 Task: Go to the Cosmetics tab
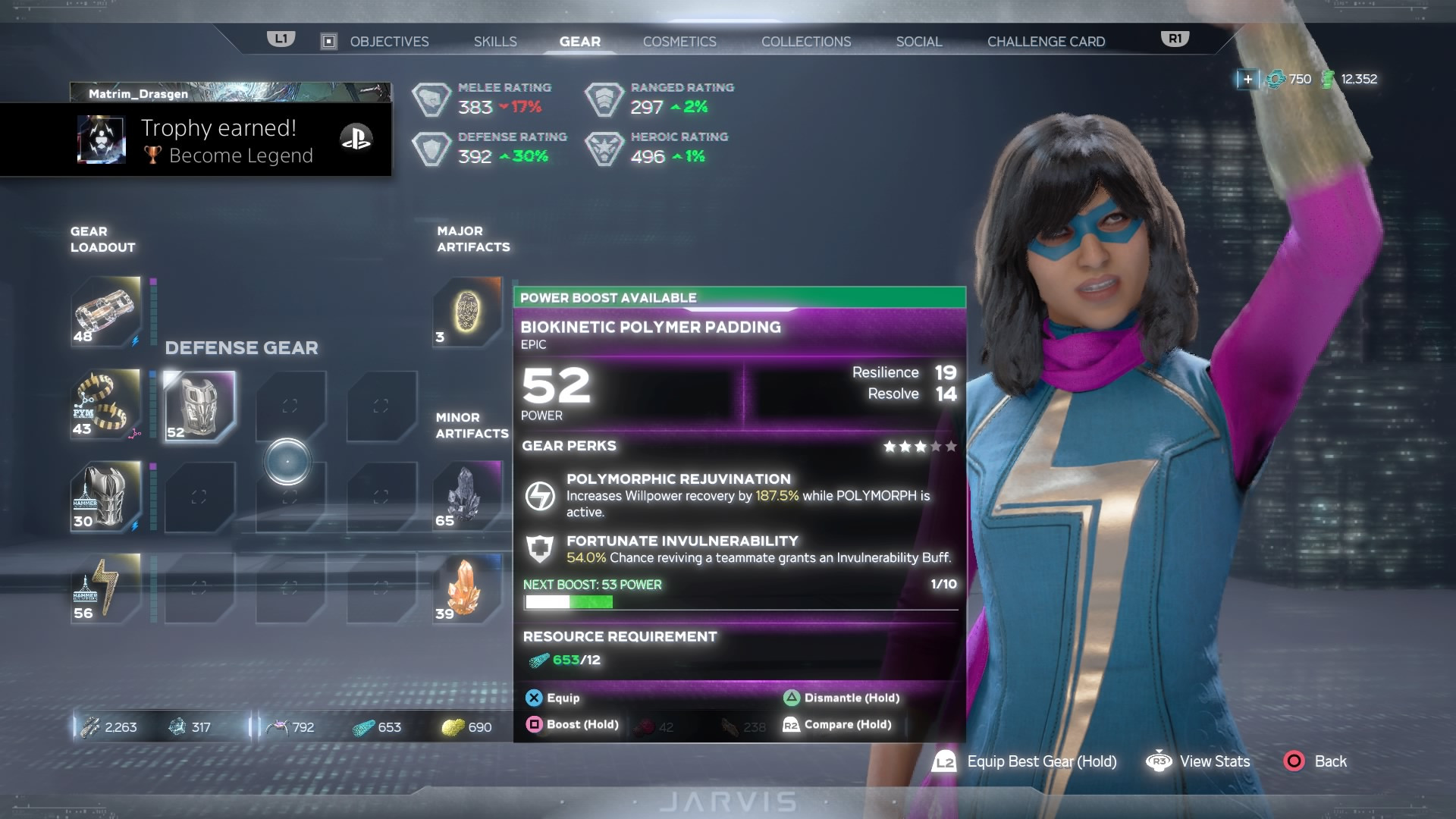tap(679, 42)
